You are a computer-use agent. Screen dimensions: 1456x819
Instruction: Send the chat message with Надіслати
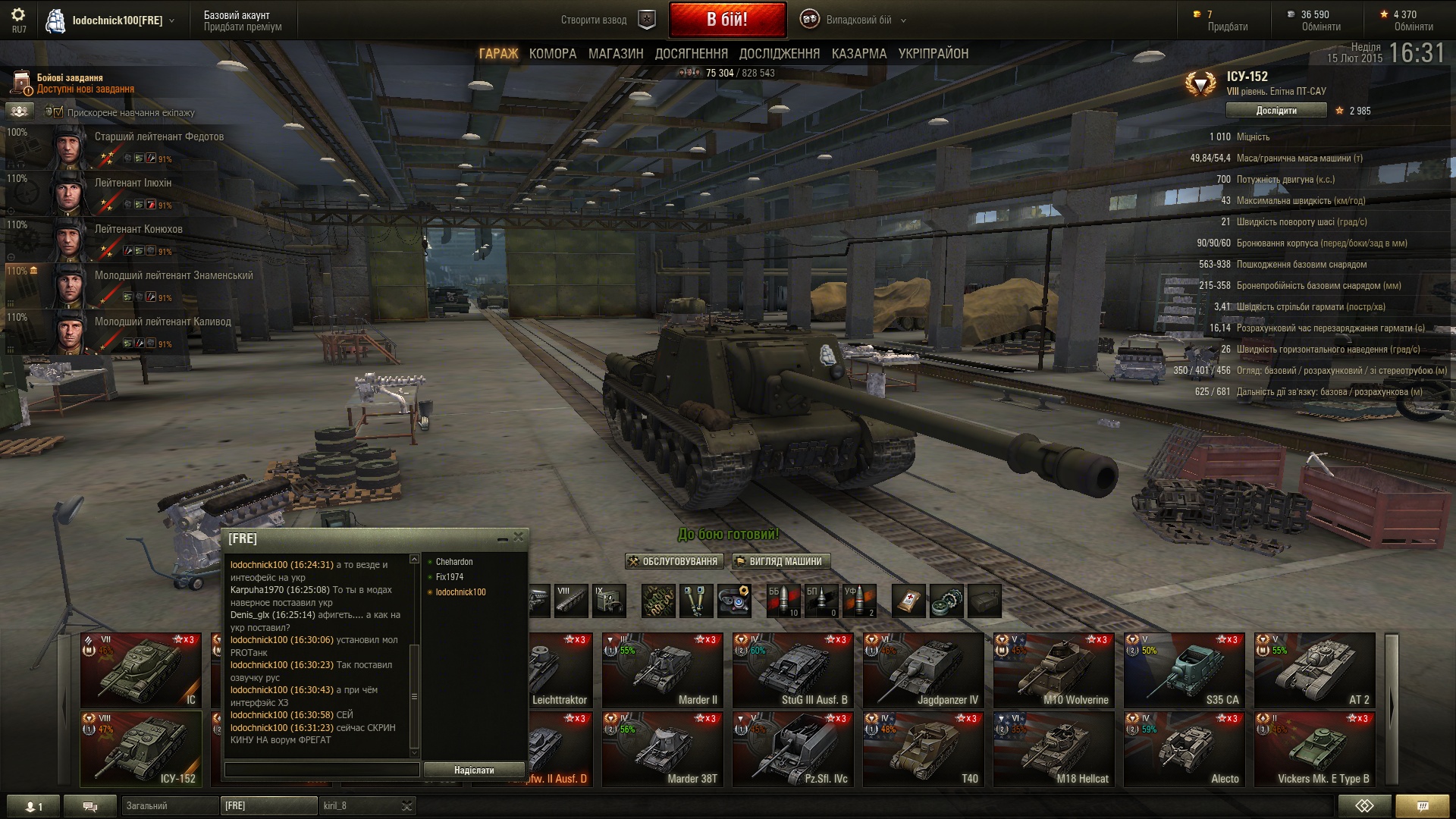[x=474, y=770]
